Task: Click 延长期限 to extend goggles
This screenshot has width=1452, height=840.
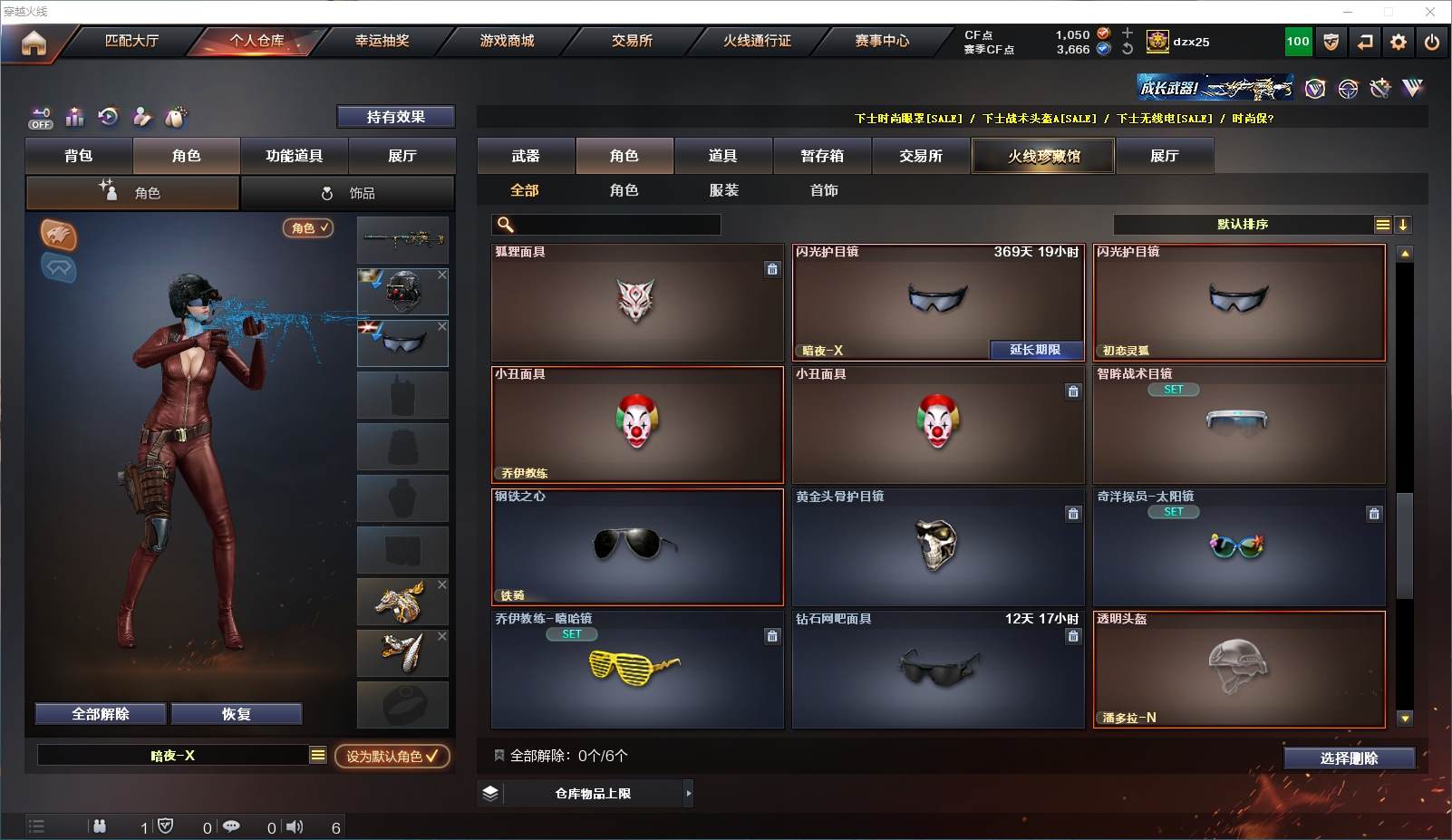Action: [x=1035, y=350]
